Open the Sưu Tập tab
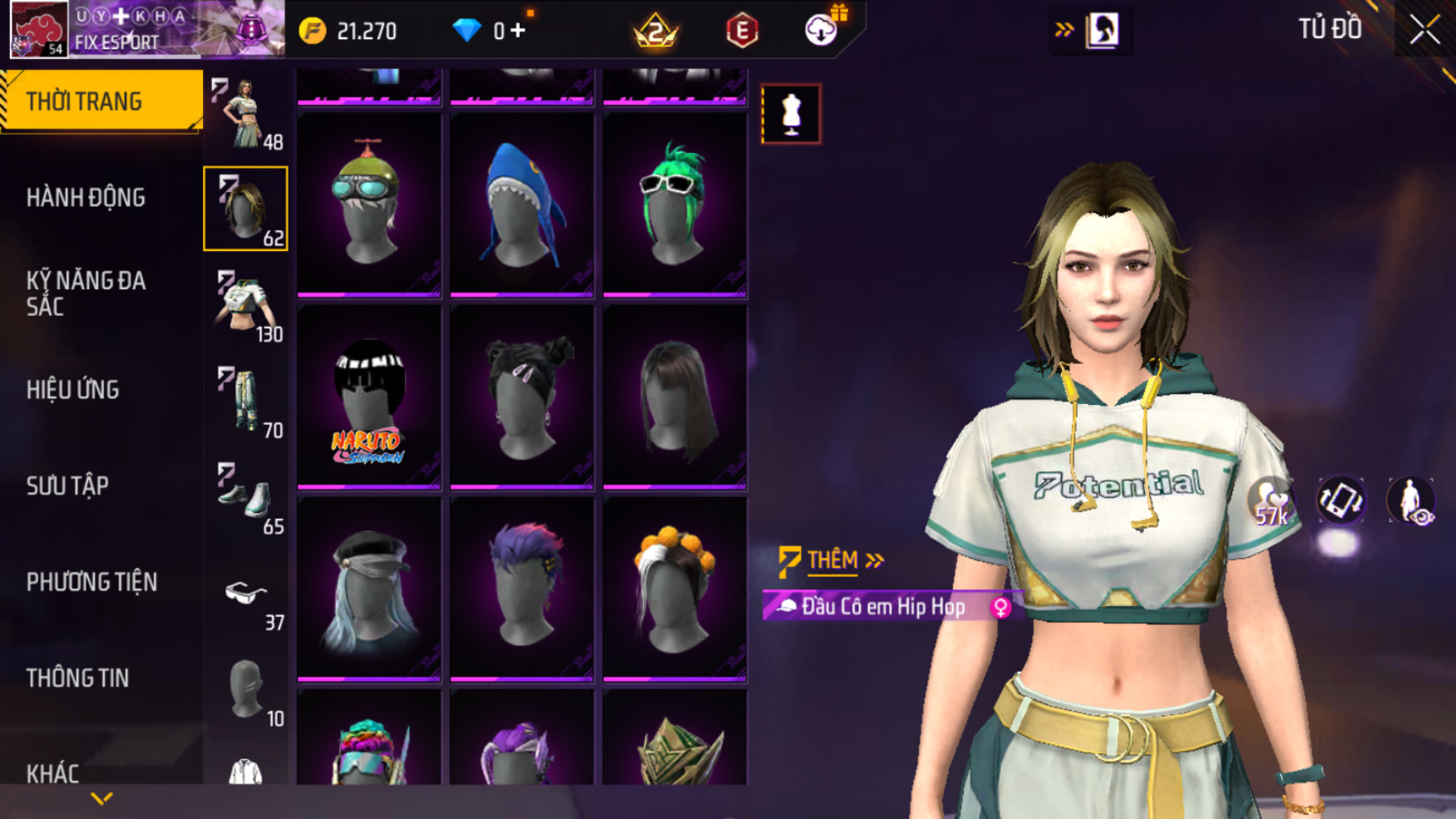 [x=67, y=486]
